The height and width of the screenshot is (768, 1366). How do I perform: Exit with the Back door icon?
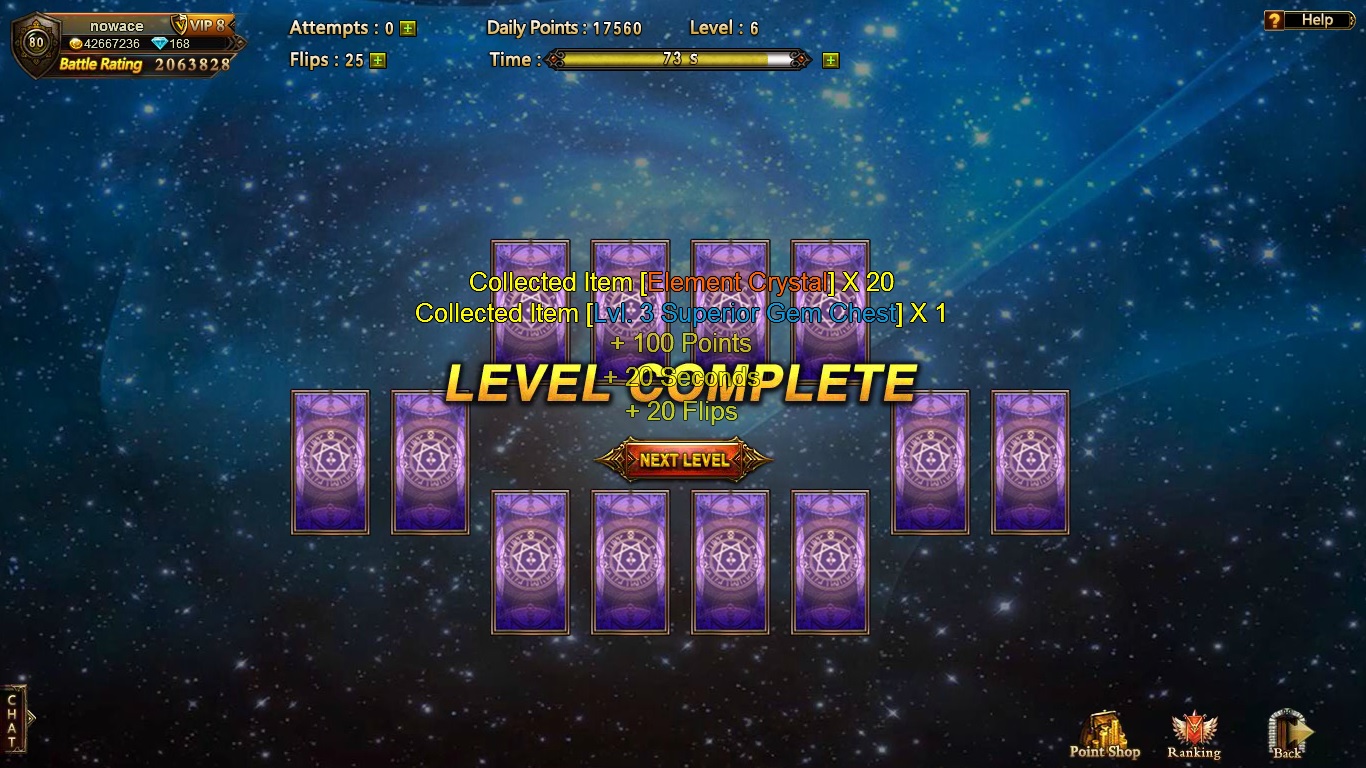click(1288, 736)
